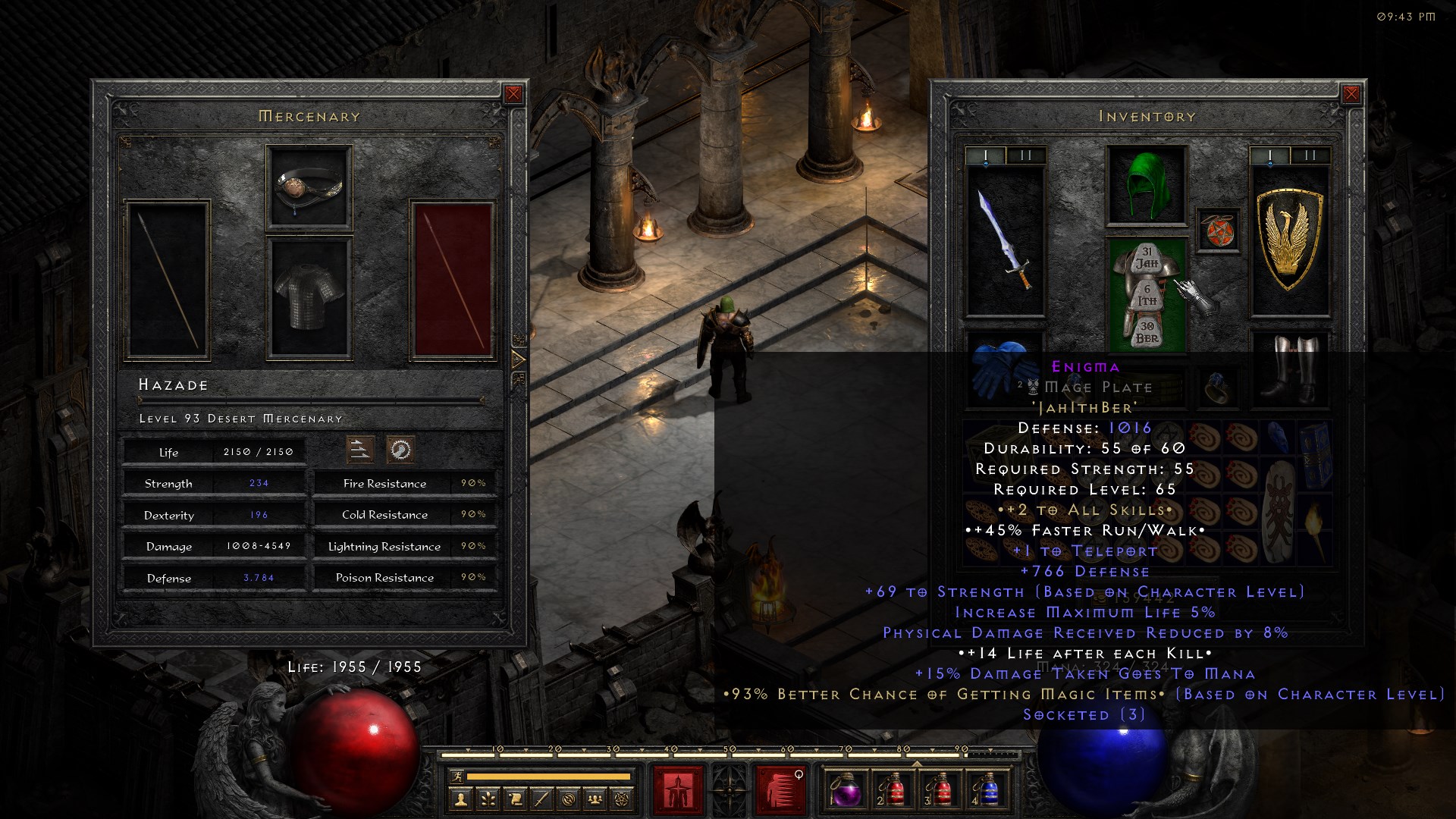Toggle run/walk beside the stamina bar
The height and width of the screenshot is (819, 1456).
457,777
